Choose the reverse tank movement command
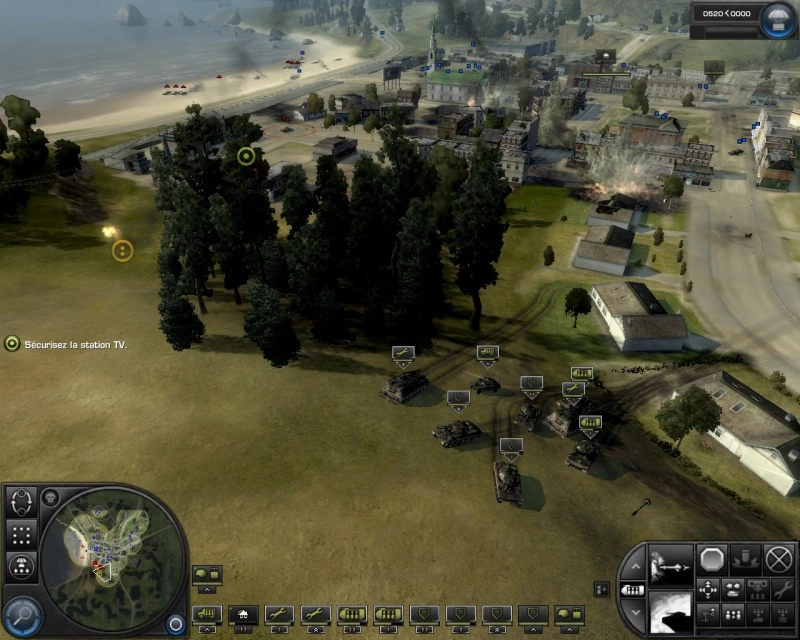Screen dimensions: 800x640 734,589
